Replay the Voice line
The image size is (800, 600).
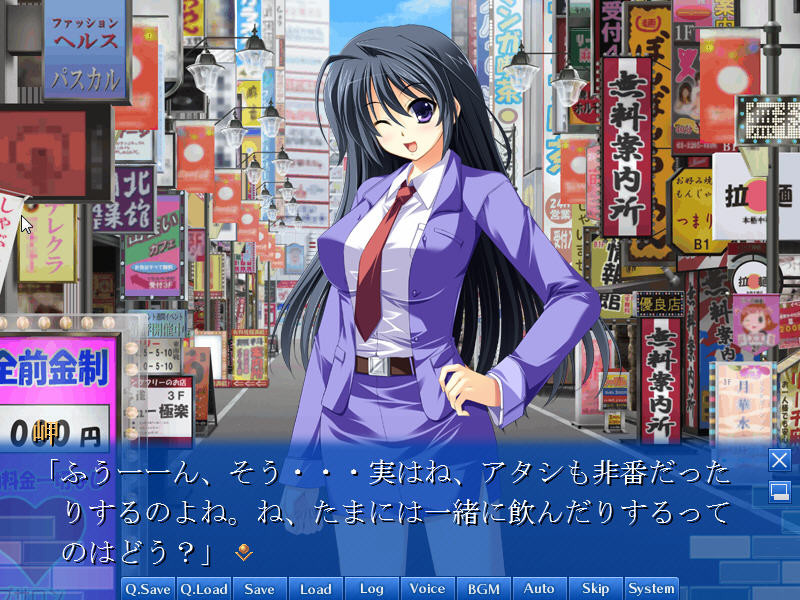click(x=428, y=589)
